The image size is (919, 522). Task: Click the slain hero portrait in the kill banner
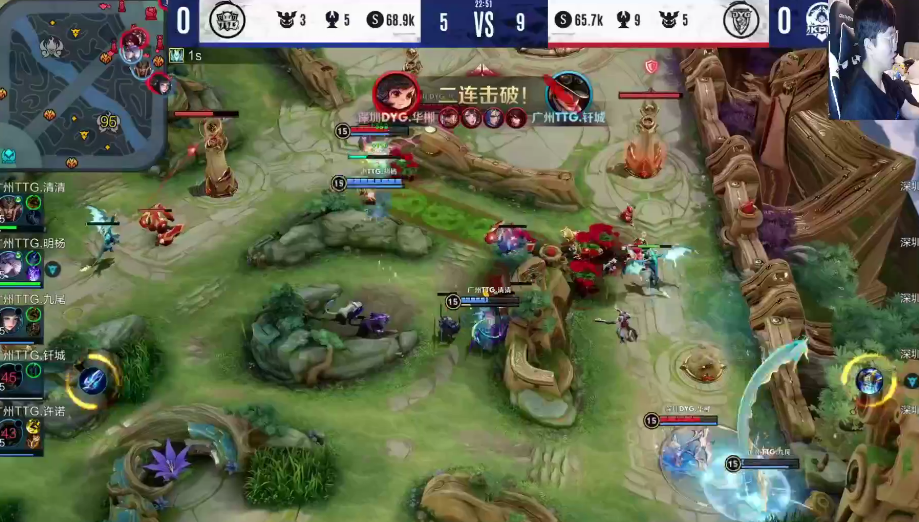click(x=569, y=94)
